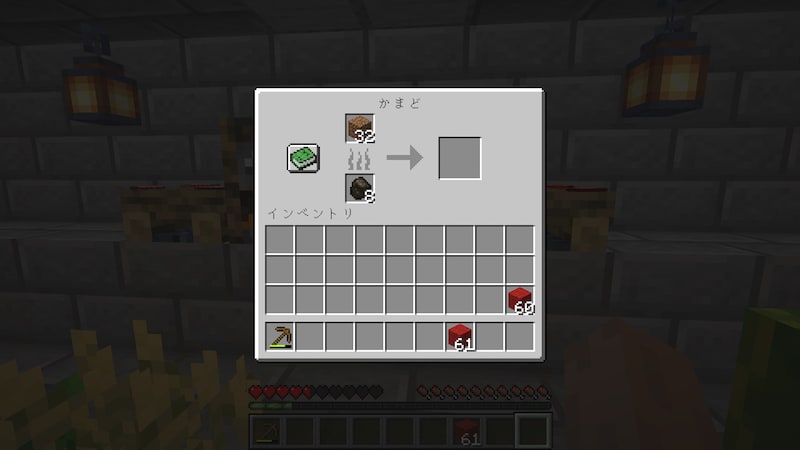Take the 8 charcoal from the fuel slot

[x=360, y=187]
